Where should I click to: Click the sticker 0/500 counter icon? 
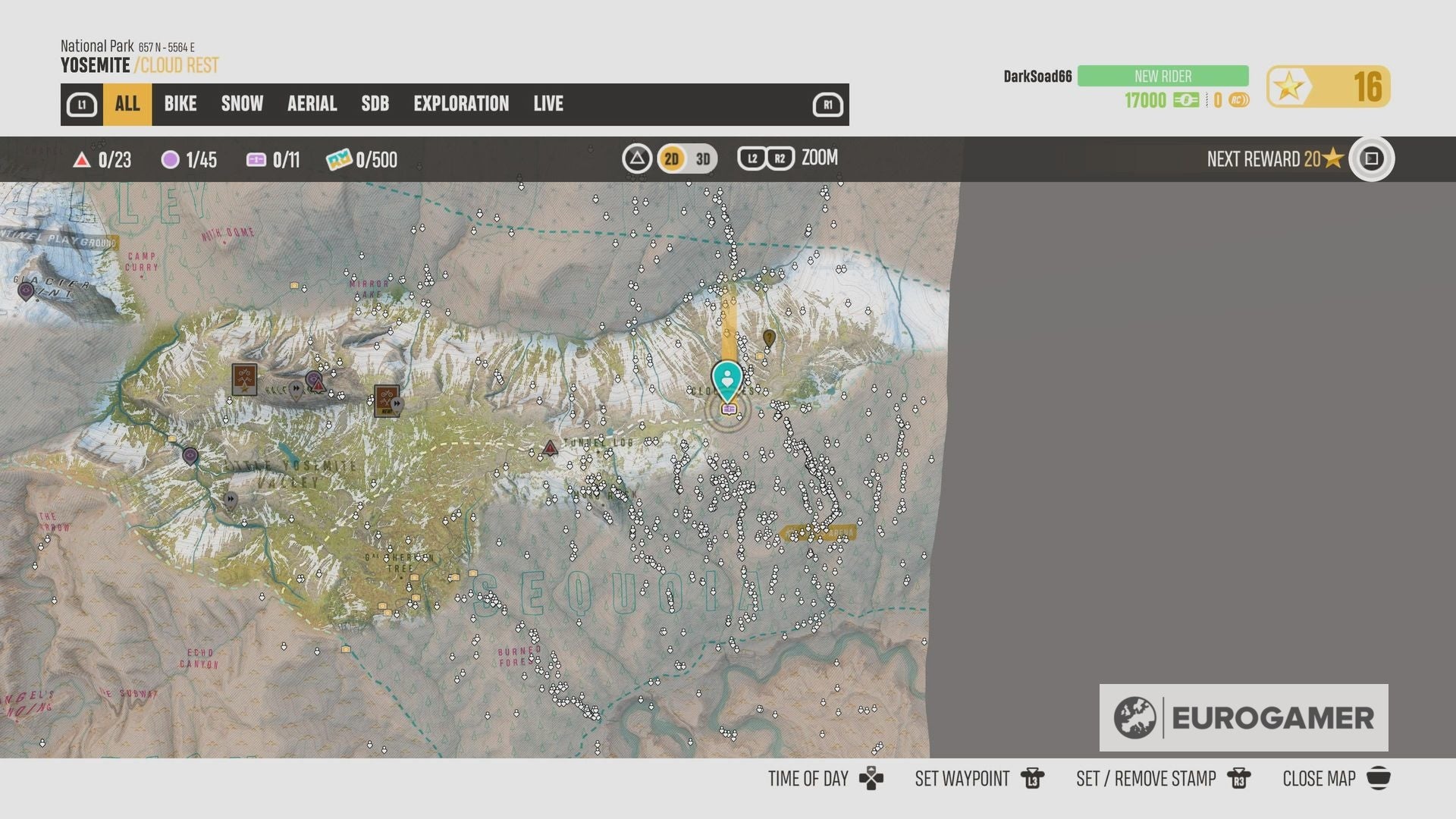(x=340, y=160)
